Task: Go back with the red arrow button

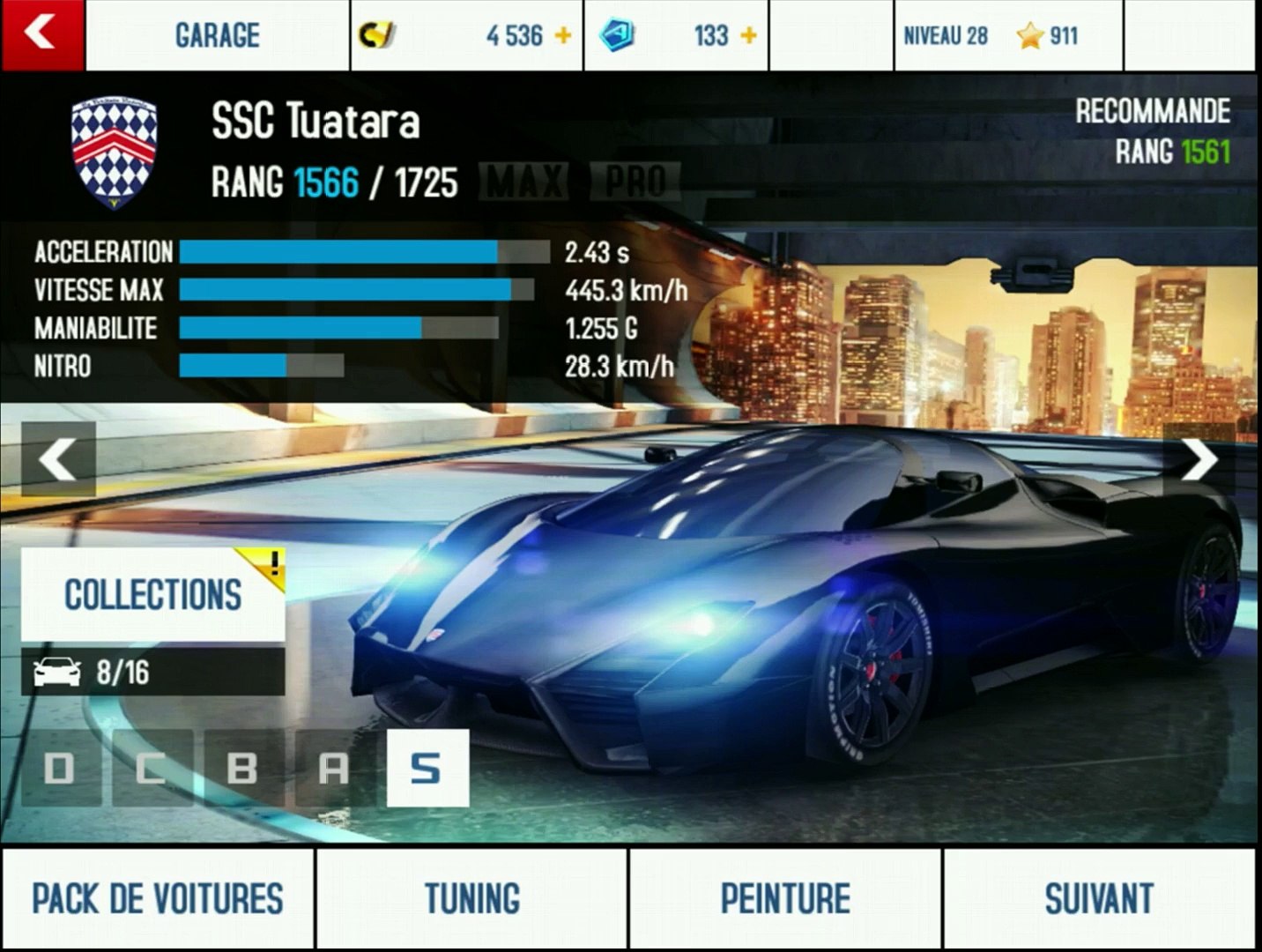Action: 41,34
